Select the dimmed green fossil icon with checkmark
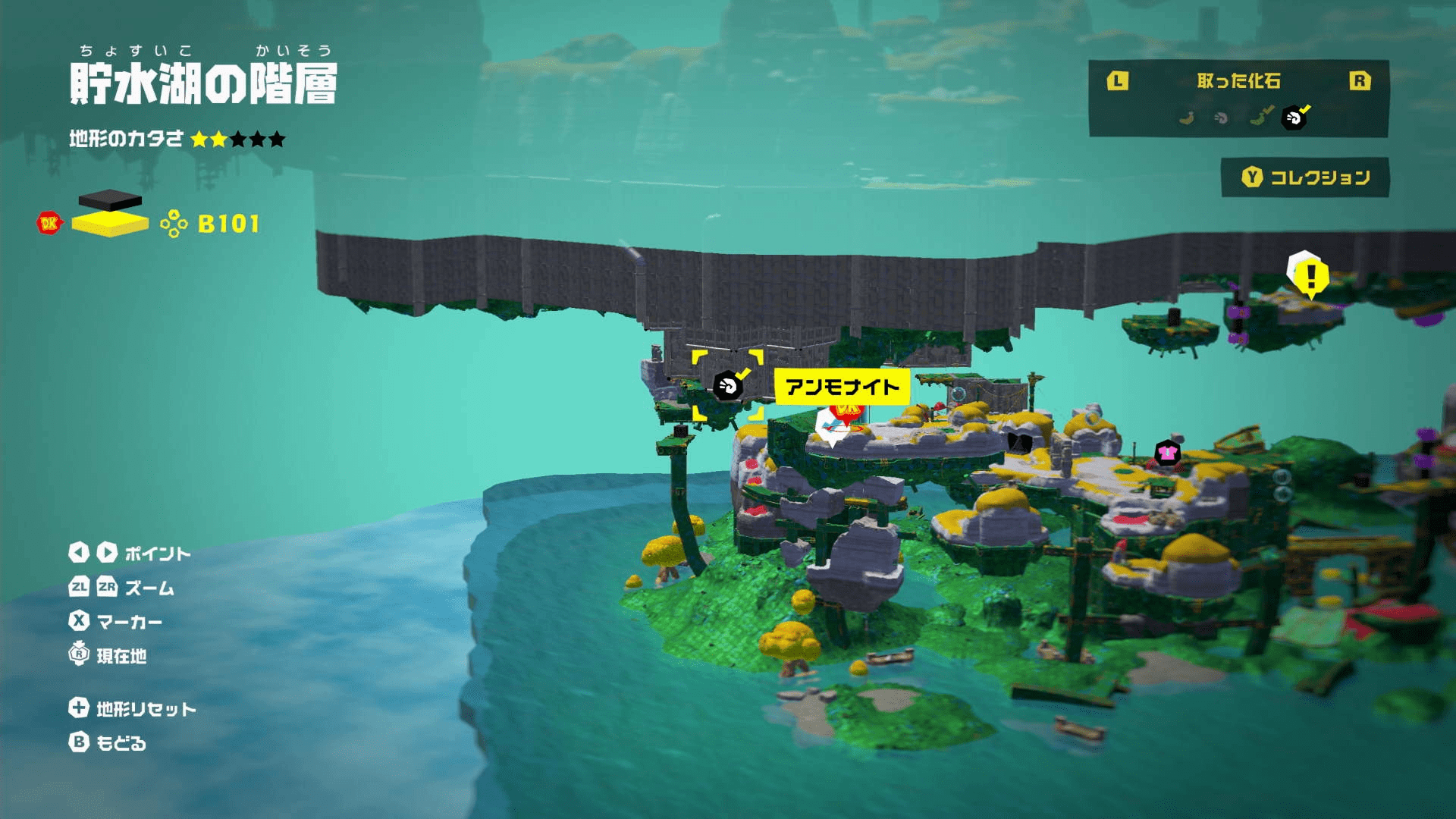 pos(1259,117)
